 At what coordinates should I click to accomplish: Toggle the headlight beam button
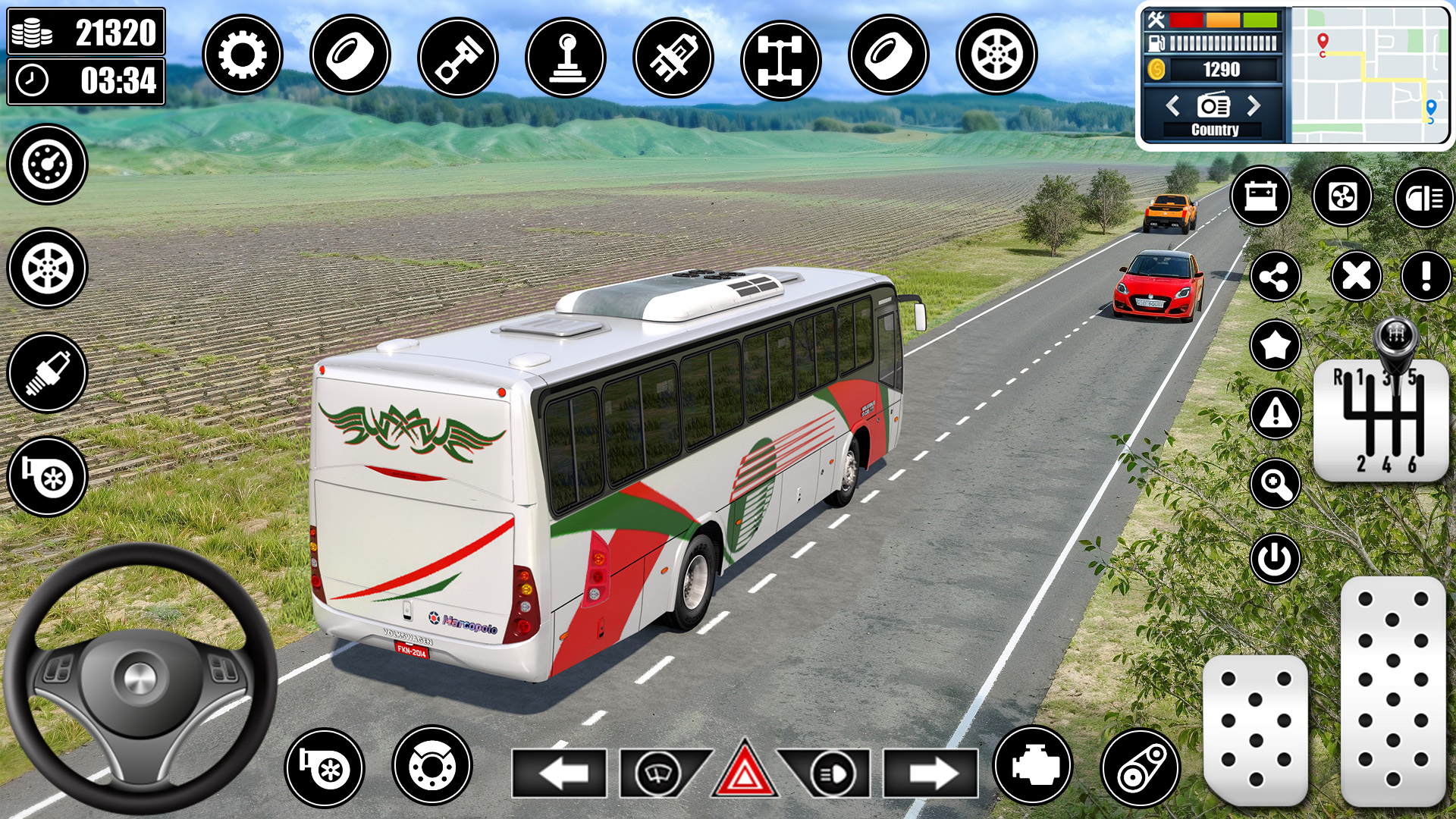click(x=1423, y=198)
